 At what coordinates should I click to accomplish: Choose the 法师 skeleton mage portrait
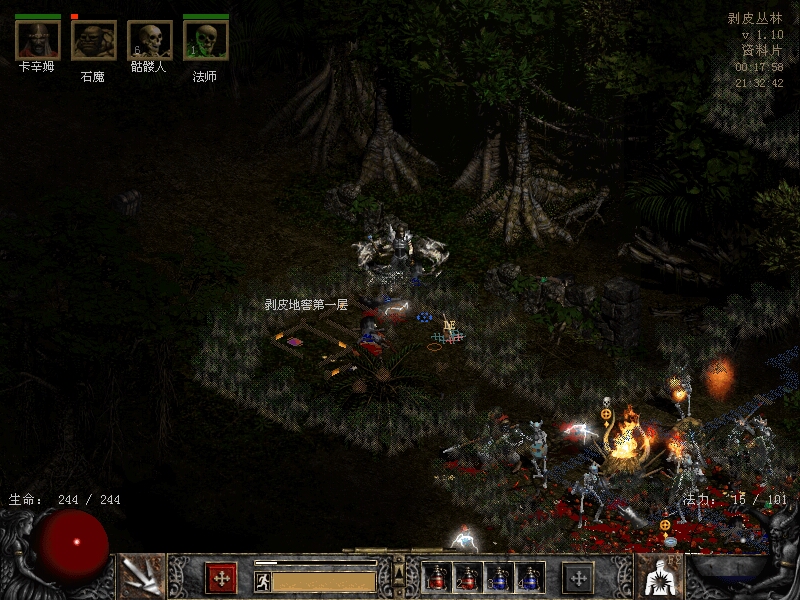point(205,40)
